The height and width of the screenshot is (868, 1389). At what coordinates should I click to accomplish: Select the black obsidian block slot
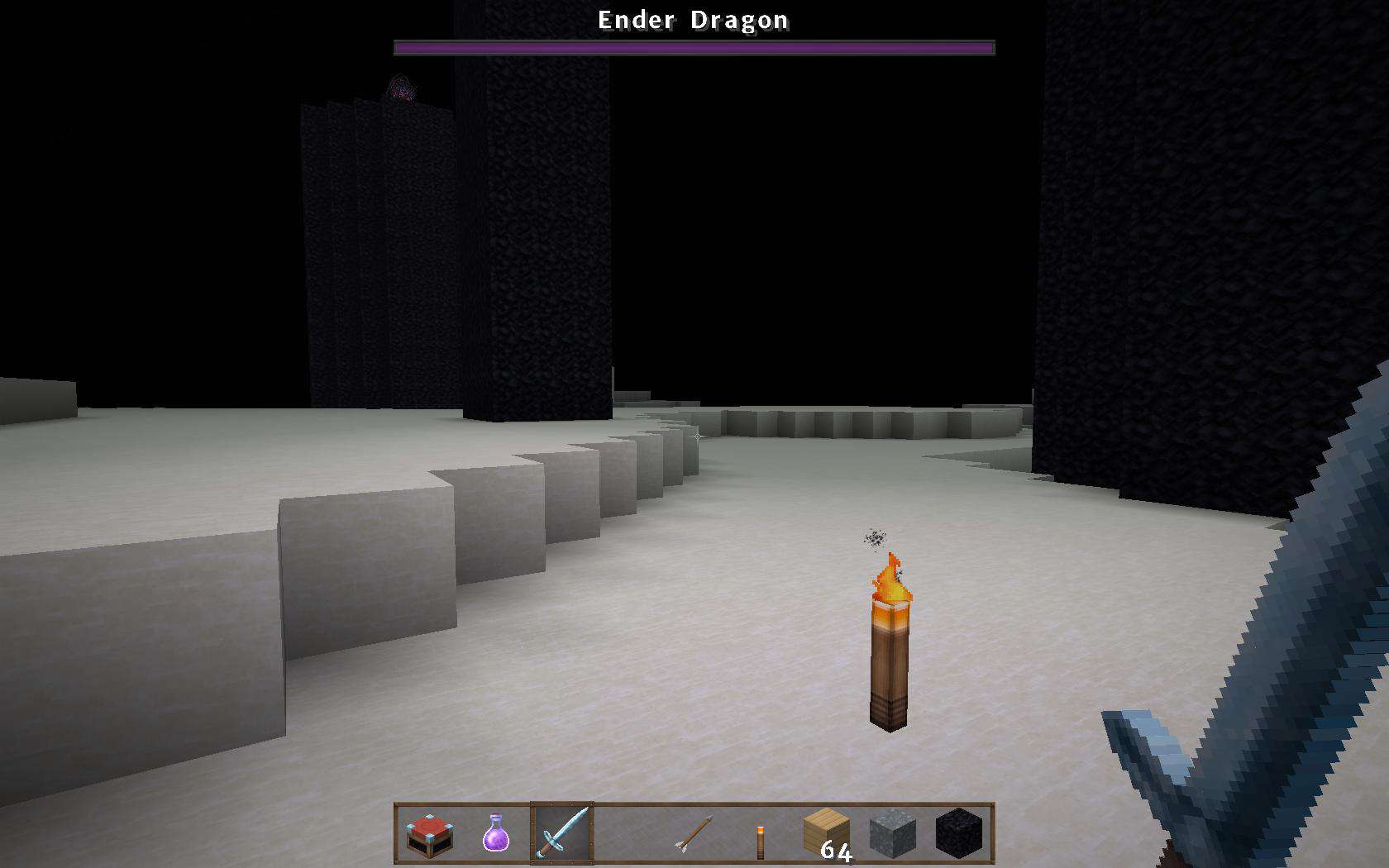coord(959,833)
